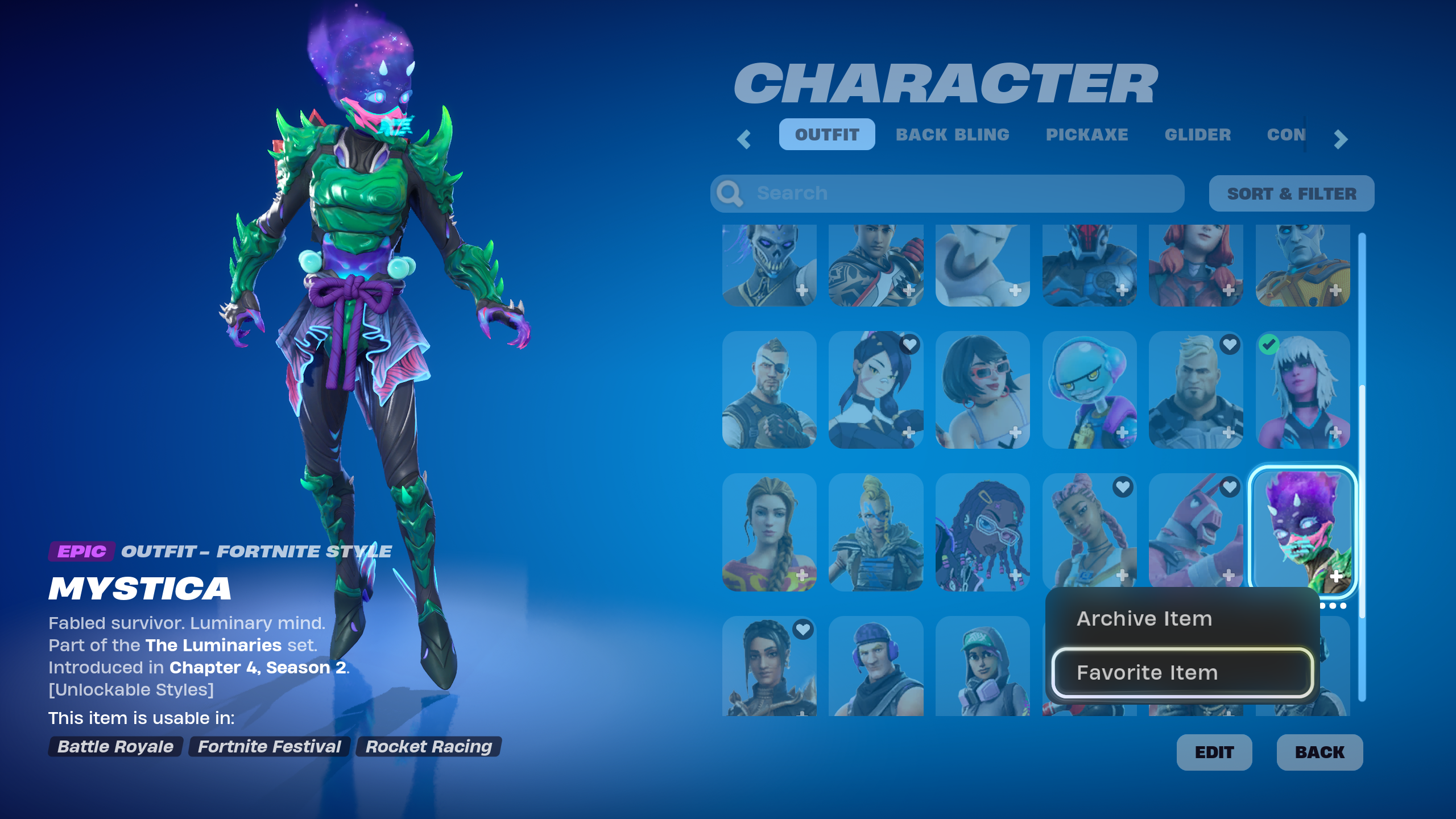This screenshot has height=819, width=1456.
Task: Click the left chevron to scroll category tabs
Action: point(743,140)
